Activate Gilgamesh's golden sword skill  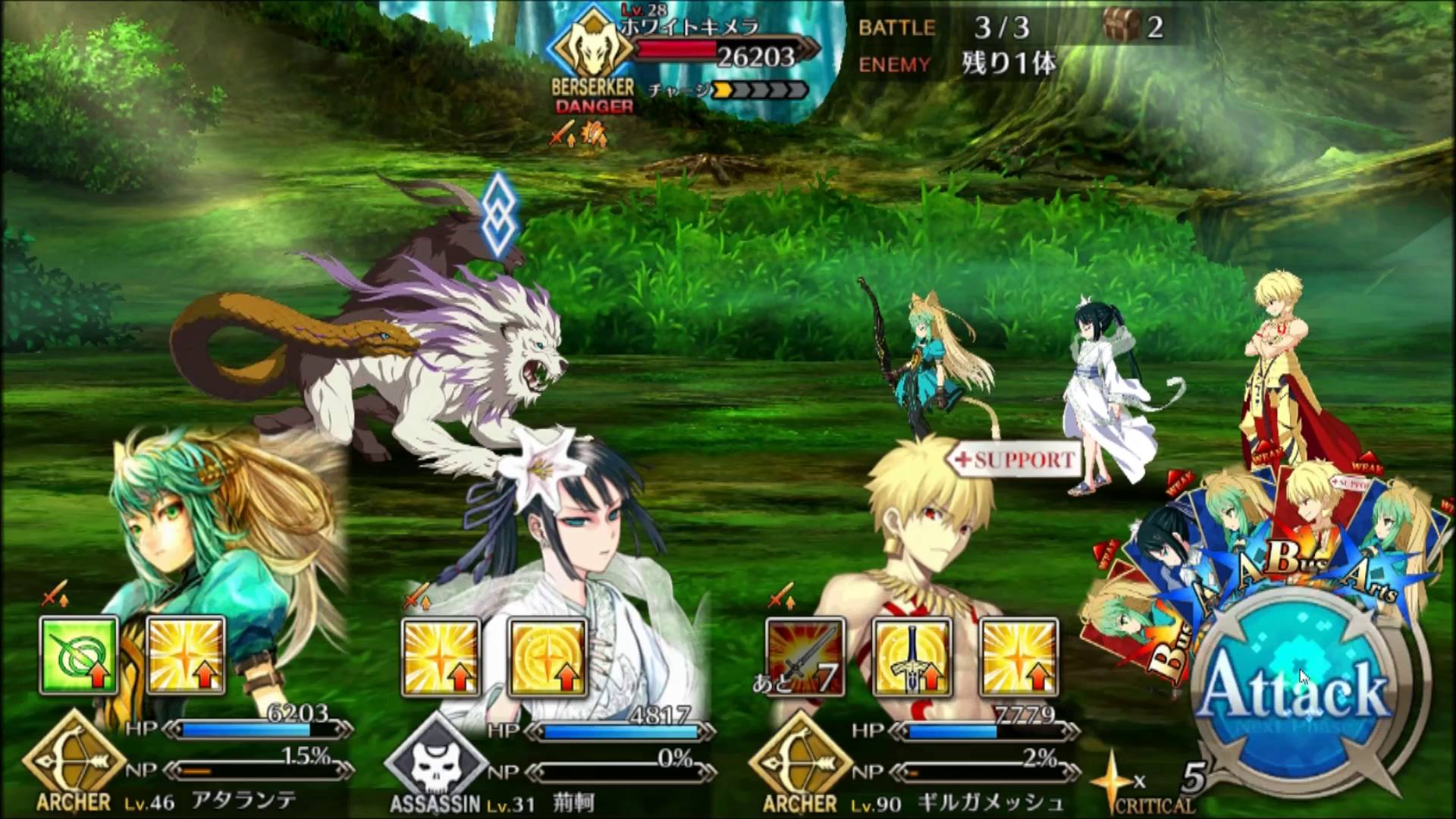pos(912,657)
